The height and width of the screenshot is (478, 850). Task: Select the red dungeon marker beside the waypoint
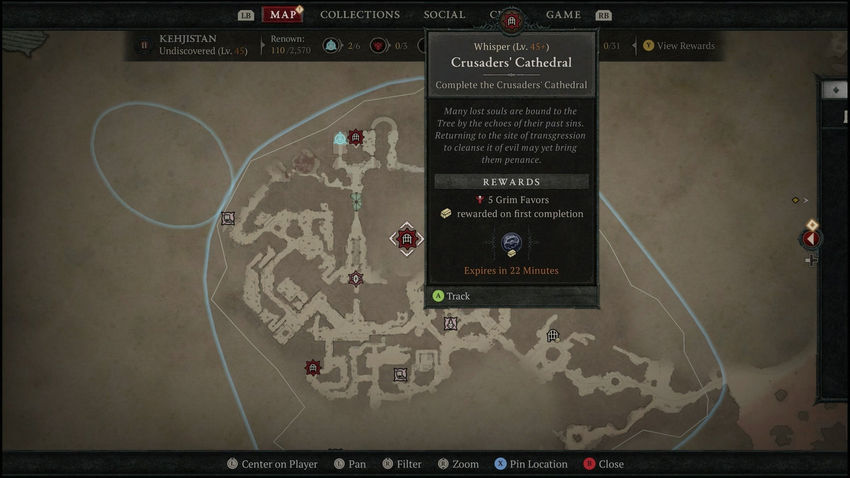[355, 137]
